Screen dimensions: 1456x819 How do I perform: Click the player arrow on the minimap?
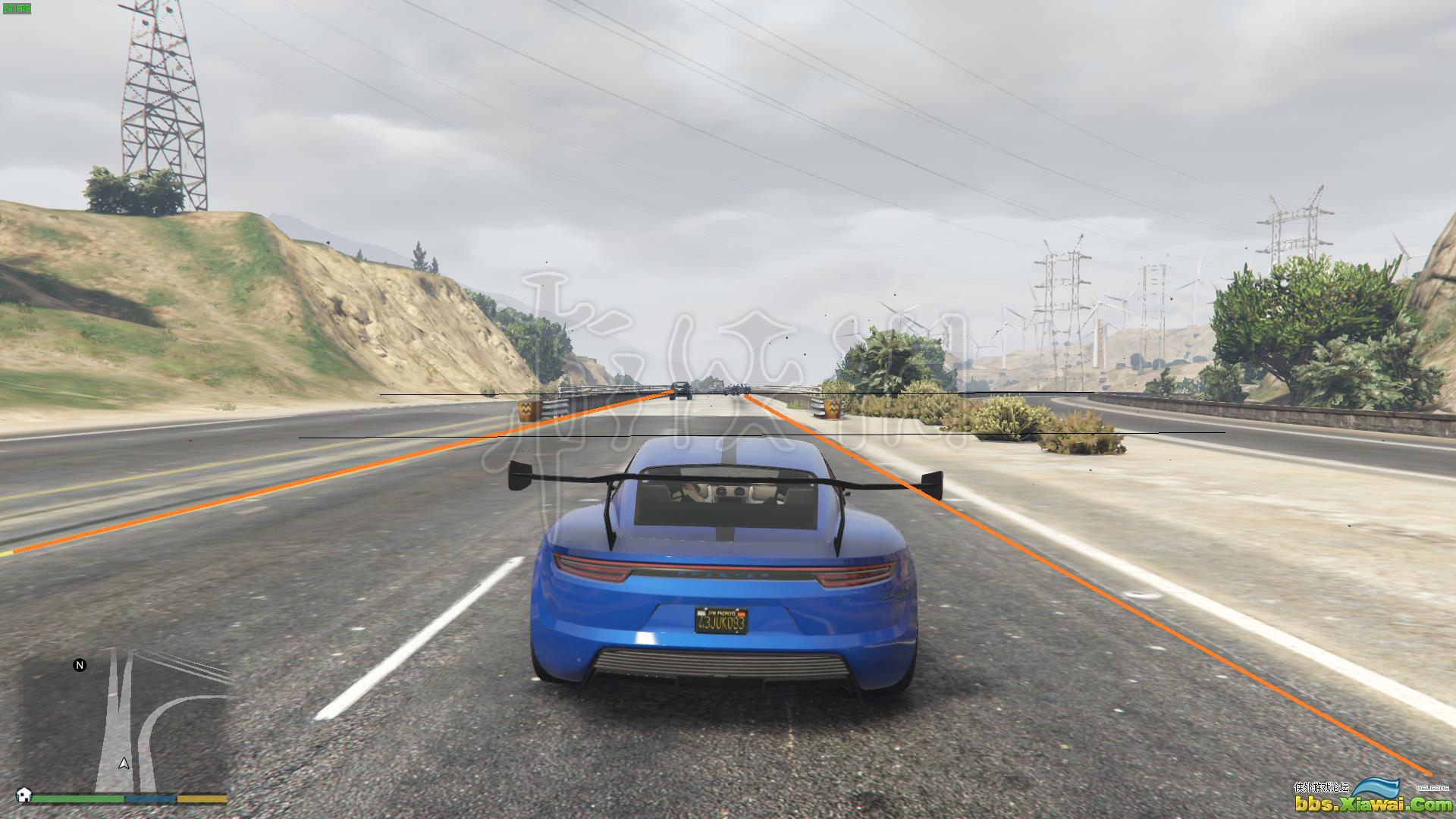pyautogui.click(x=124, y=764)
